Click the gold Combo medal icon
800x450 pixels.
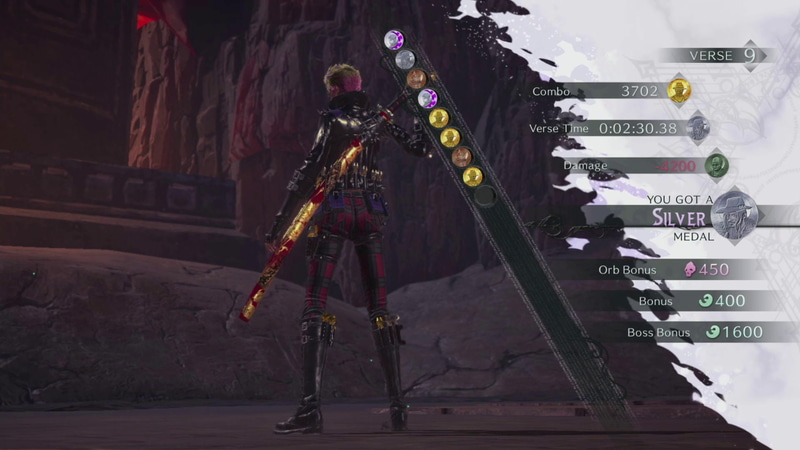[680, 91]
